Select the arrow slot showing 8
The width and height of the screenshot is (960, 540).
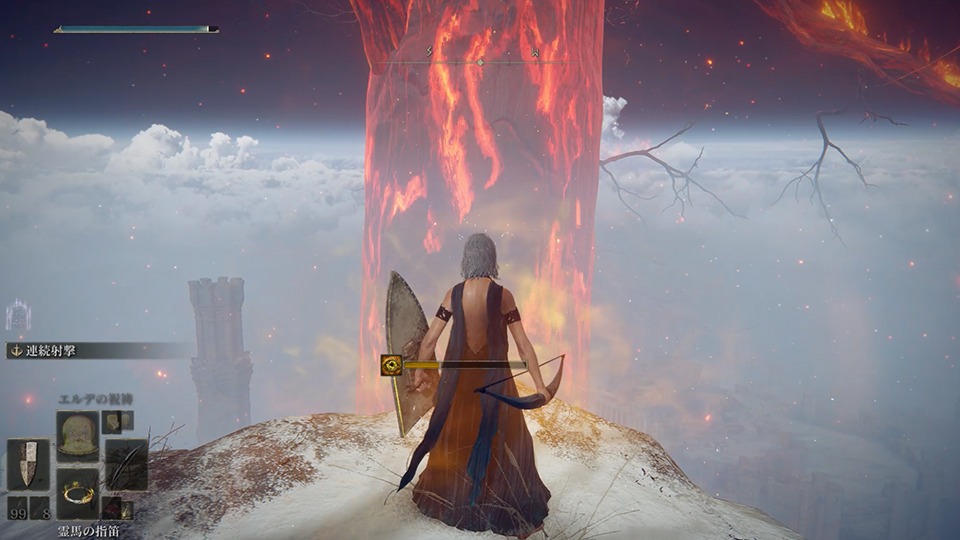40,507
